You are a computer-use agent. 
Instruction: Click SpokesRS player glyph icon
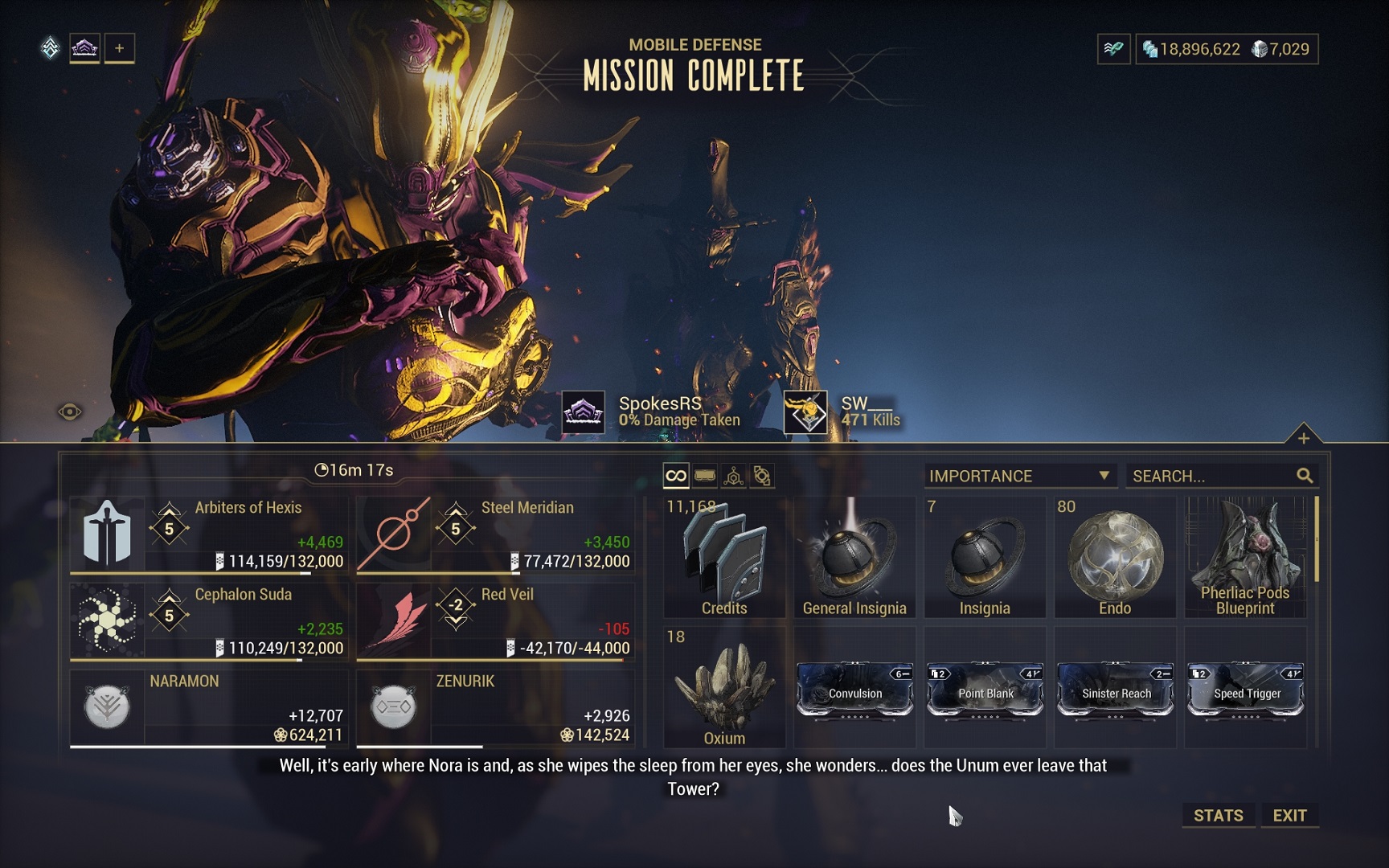tap(583, 412)
